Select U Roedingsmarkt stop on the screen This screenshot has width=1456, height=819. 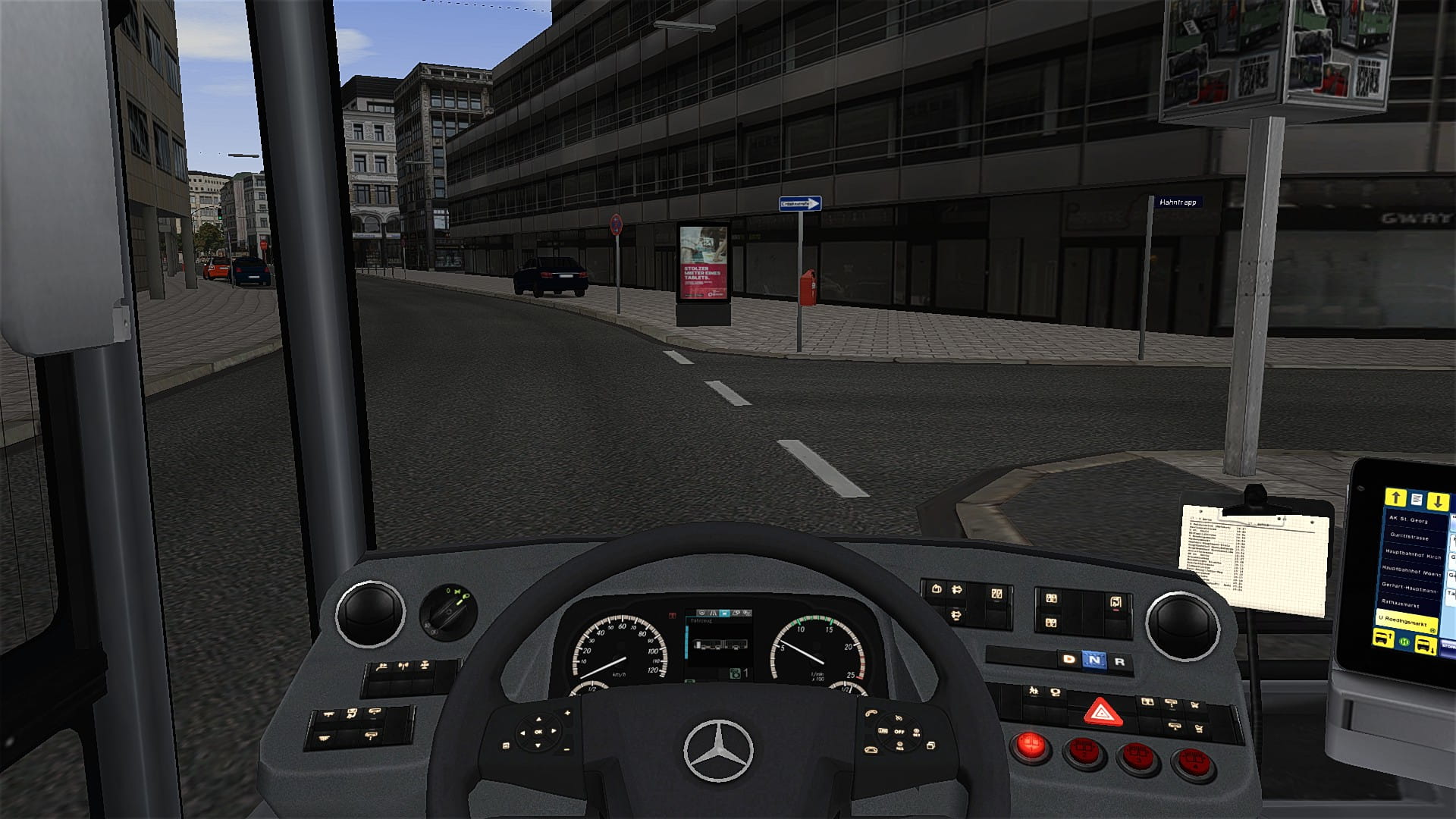(1407, 620)
